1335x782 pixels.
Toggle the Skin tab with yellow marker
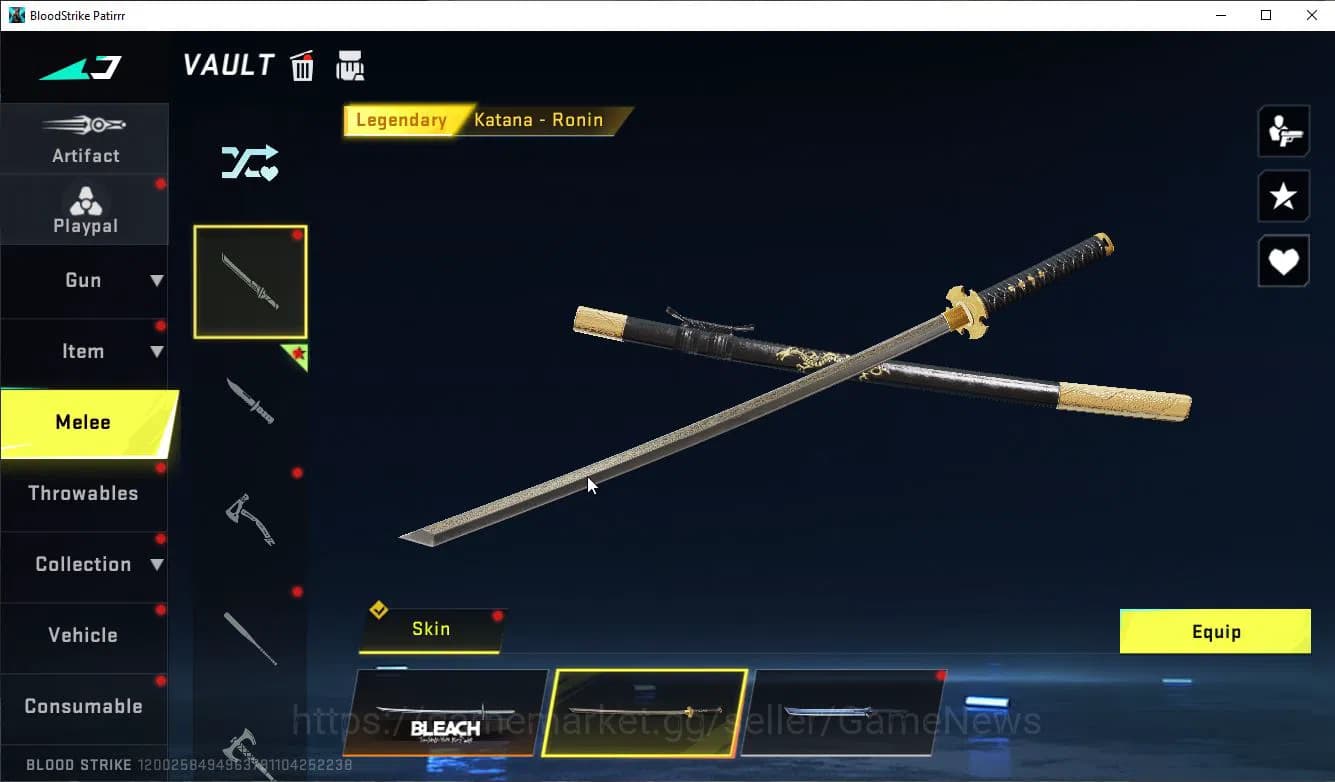tap(431, 629)
